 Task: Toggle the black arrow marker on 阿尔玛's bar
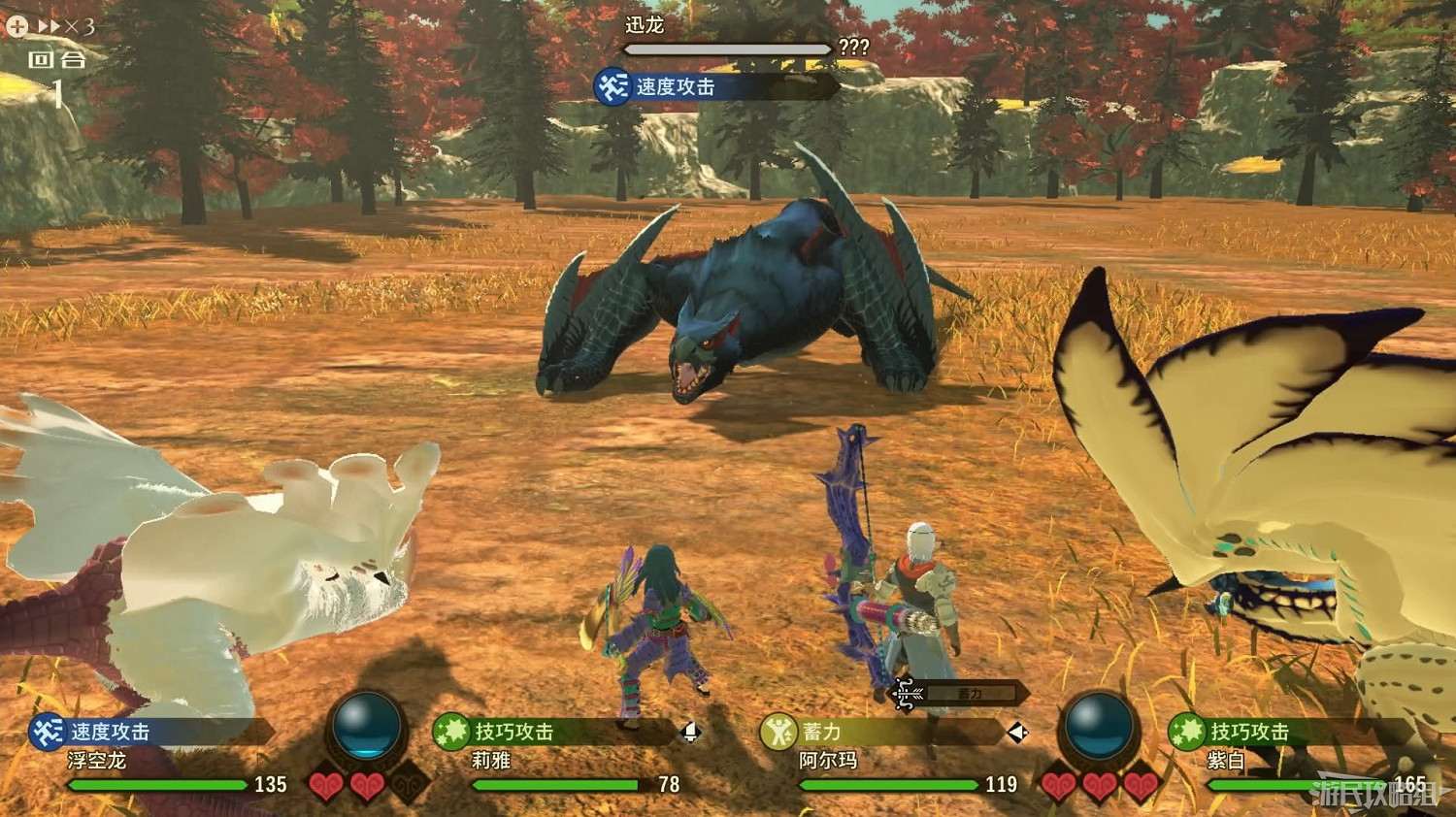(1018, 732)
